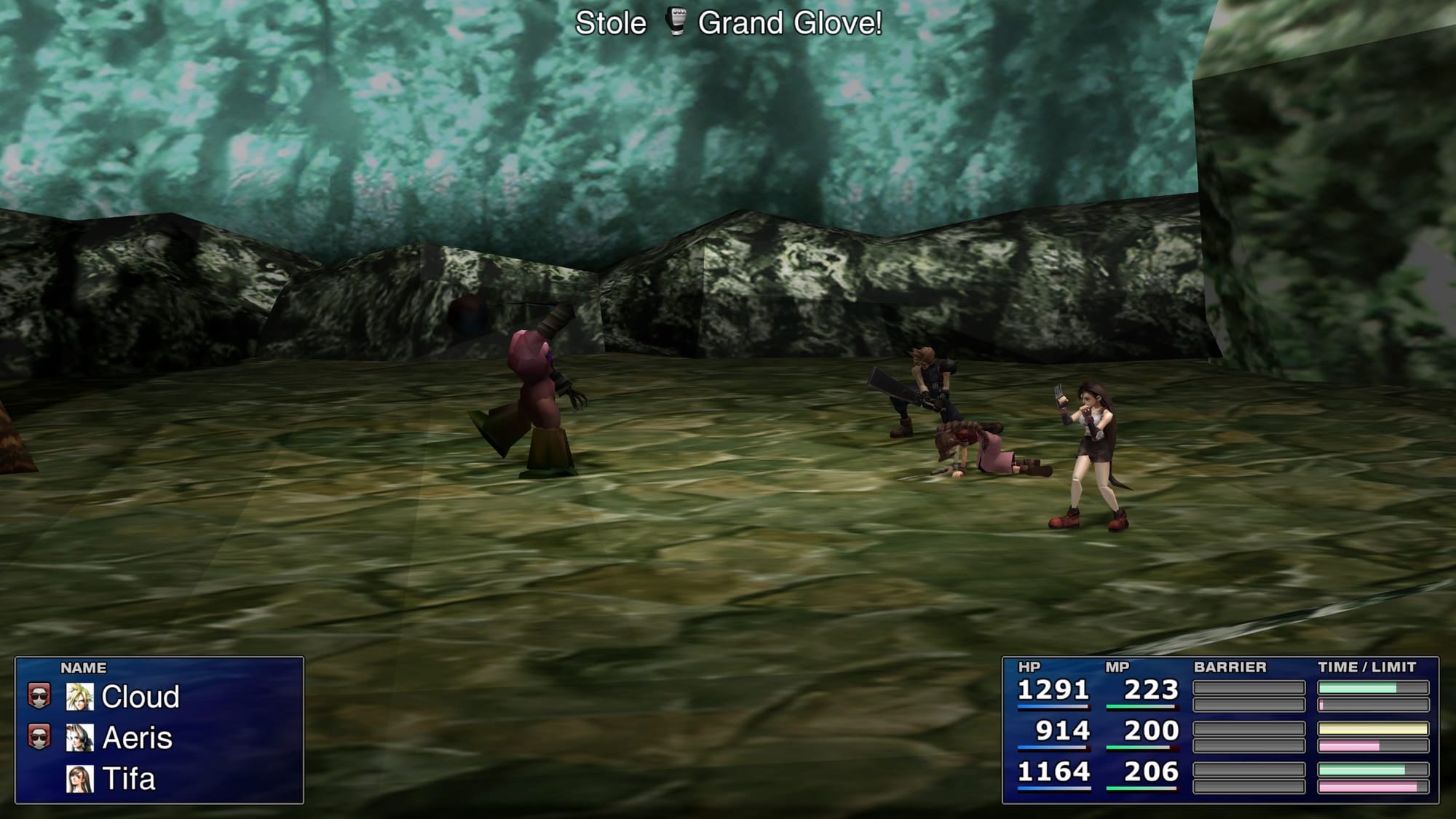Select Cloud in the party name list
Image resolution: width=1456 pixels, height=819 pixels.
[140, 697]
